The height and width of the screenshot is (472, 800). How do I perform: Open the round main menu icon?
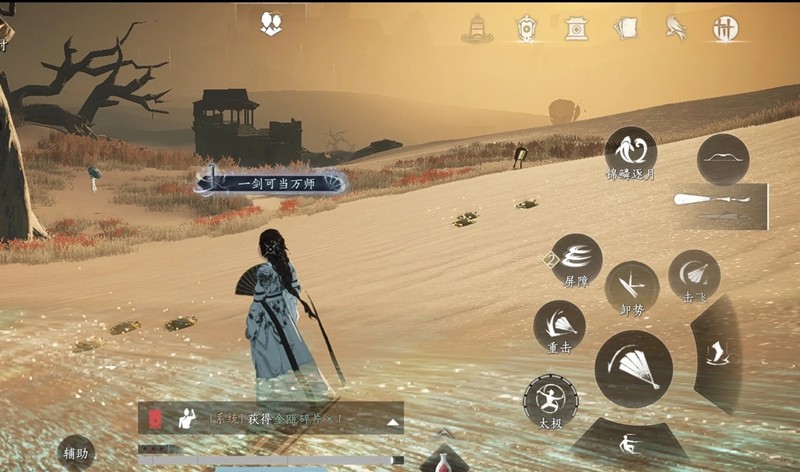point(725,28)
